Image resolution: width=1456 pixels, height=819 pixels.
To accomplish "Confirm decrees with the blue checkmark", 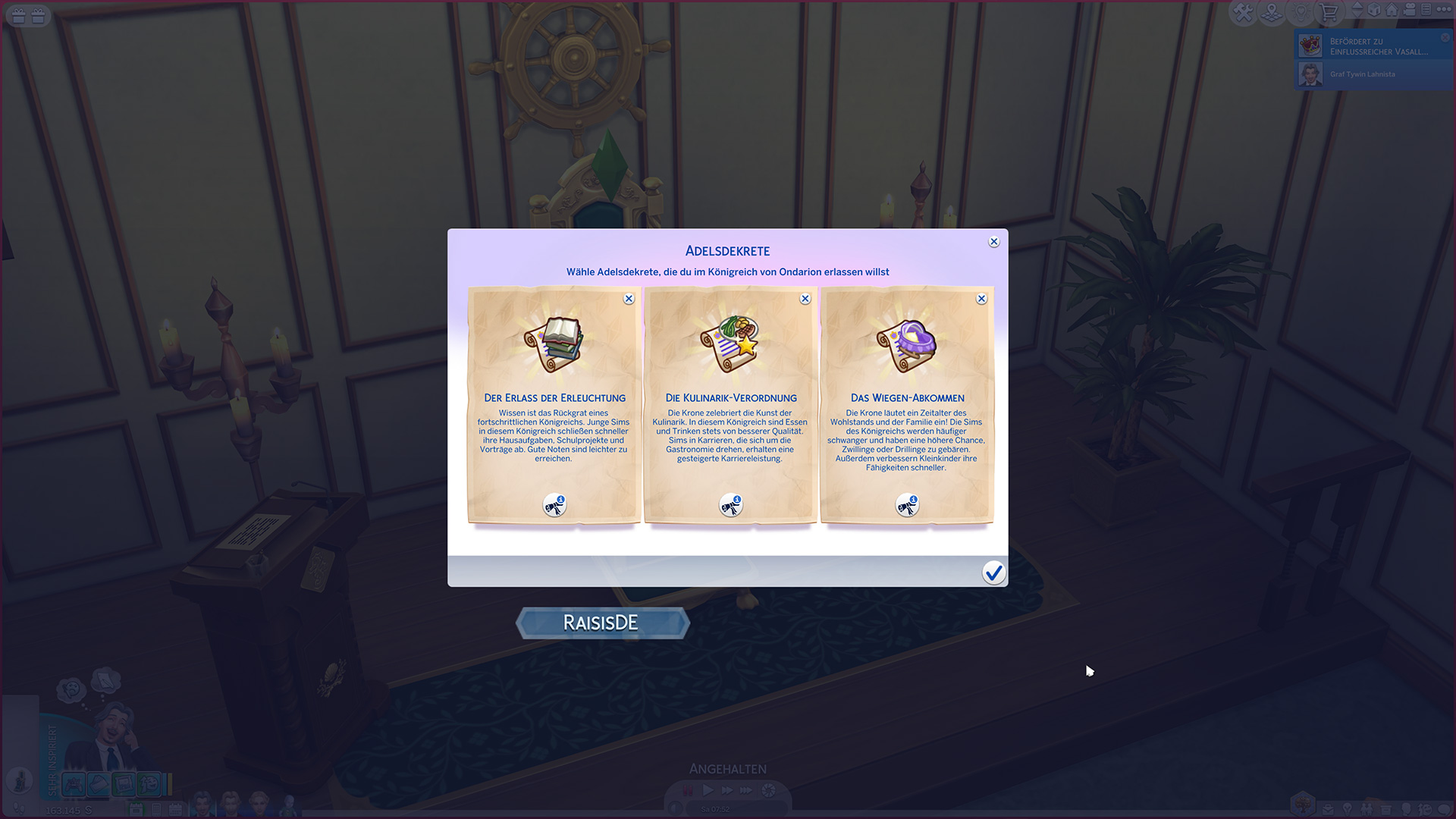I will pos(993,573).
